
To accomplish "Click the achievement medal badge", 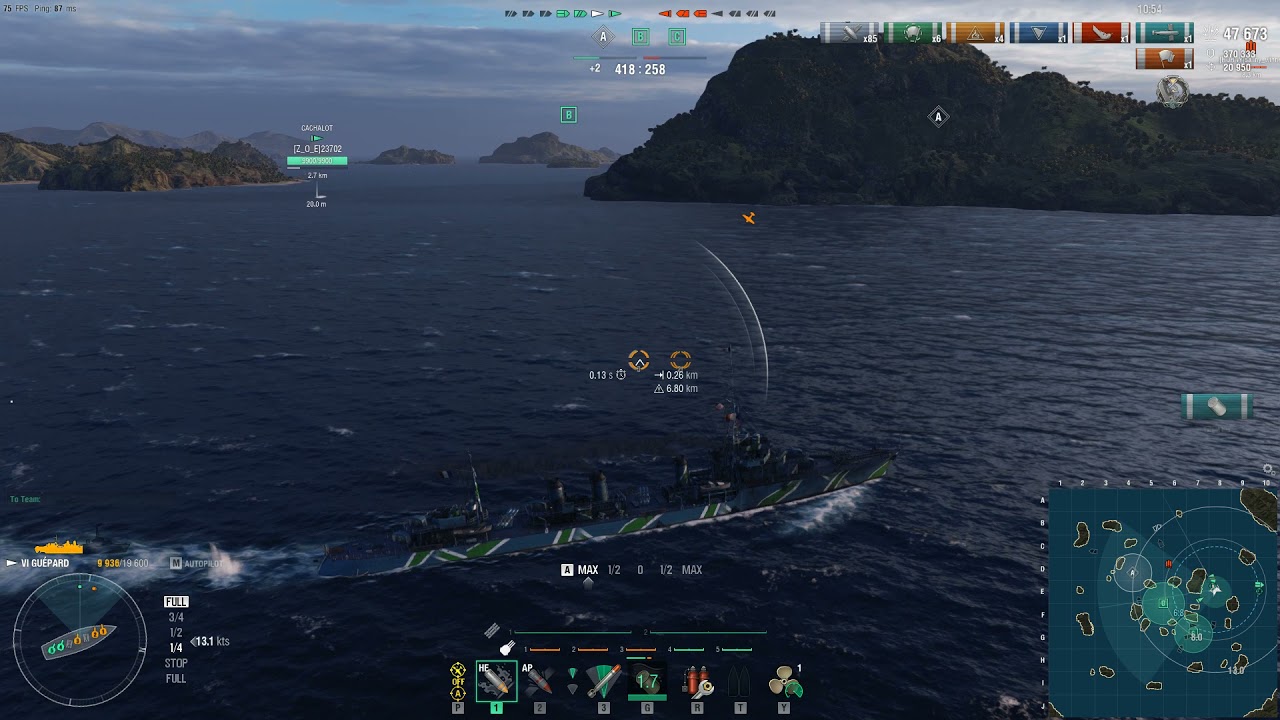I will pos(1172,92).
